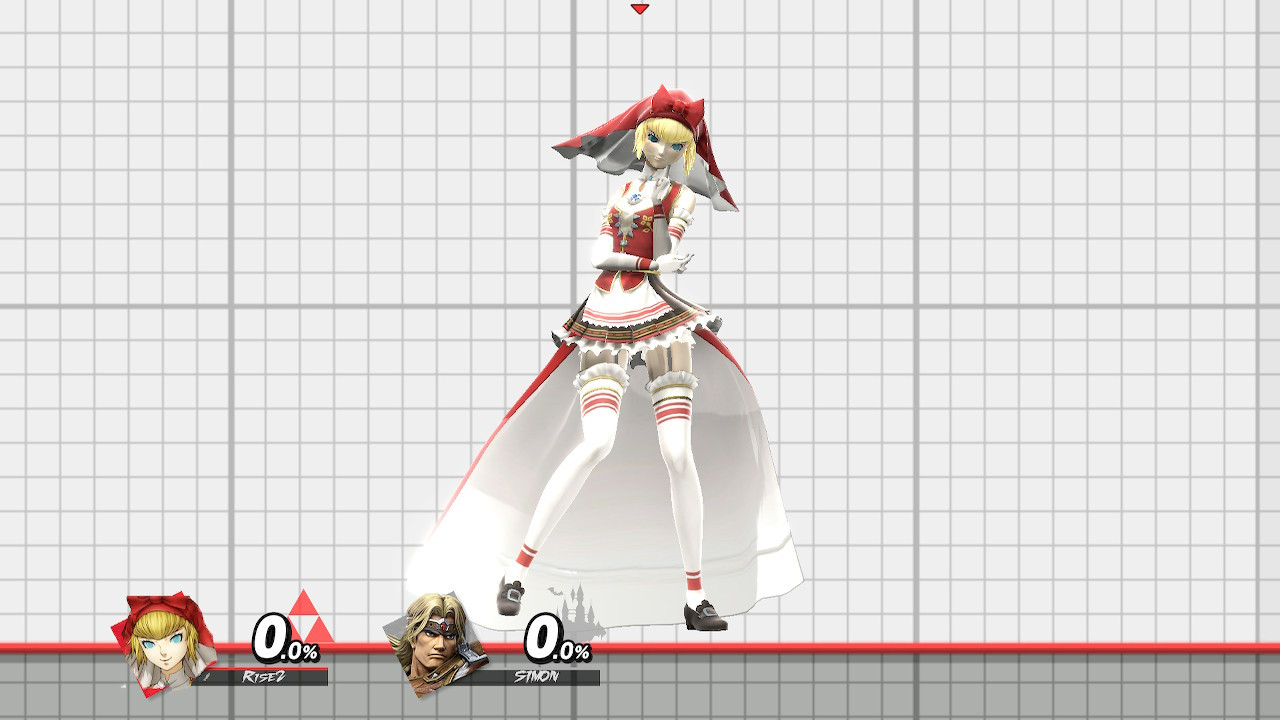Select the red off-screen indicator arrow

[640, 9]
